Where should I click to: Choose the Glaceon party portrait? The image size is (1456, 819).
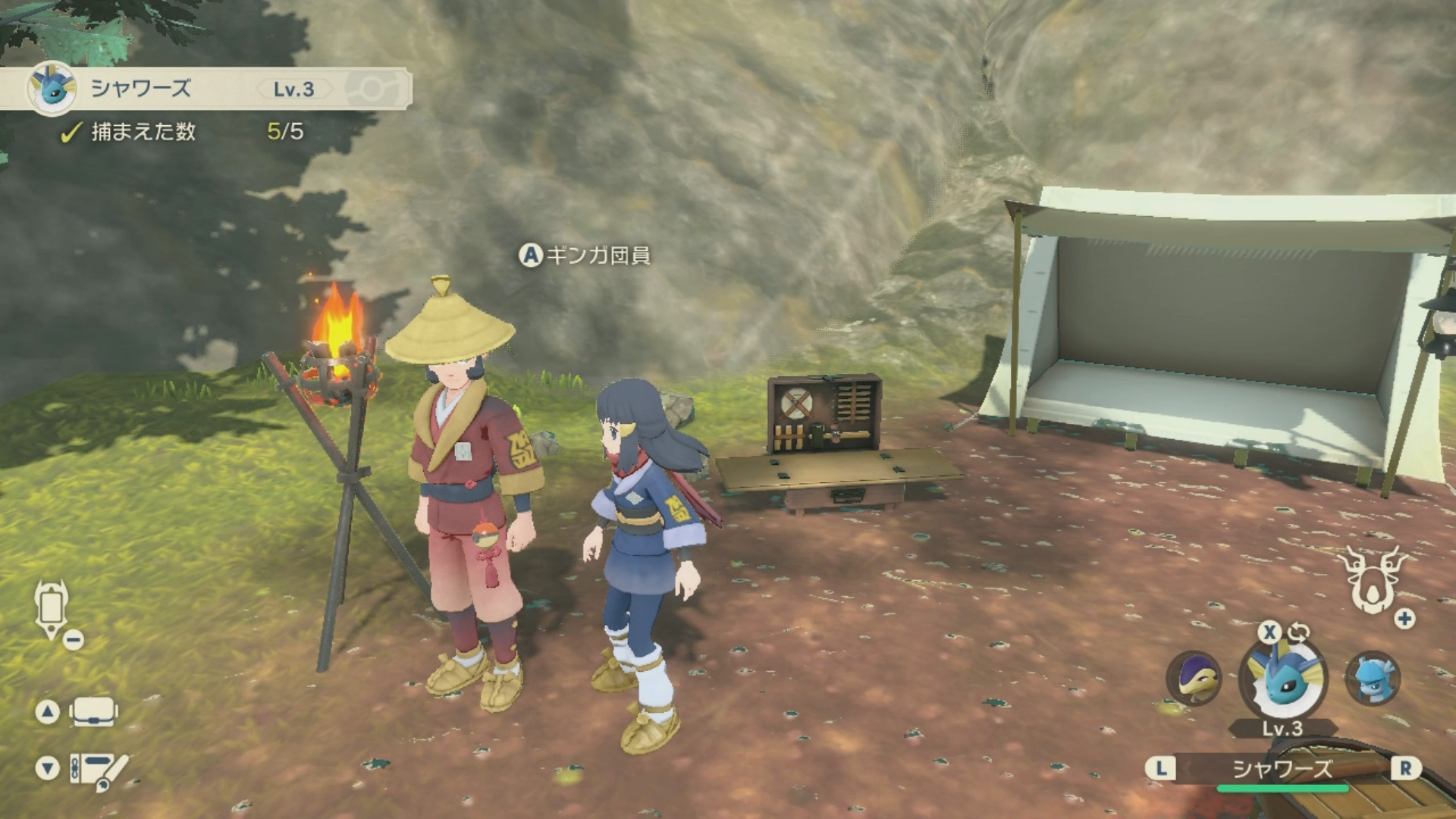(x=1373, y=677)
